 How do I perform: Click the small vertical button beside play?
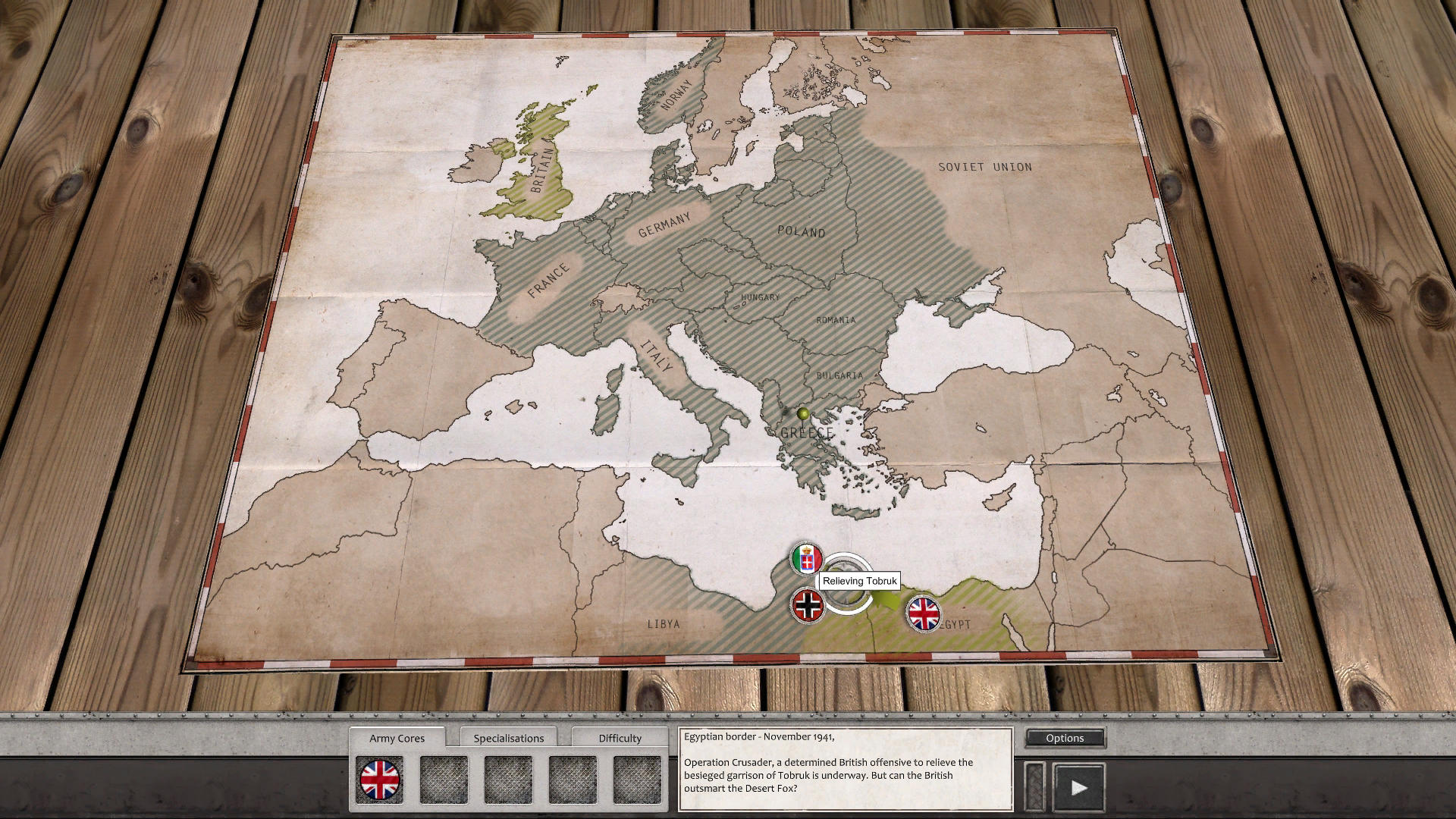[1036, 786]
